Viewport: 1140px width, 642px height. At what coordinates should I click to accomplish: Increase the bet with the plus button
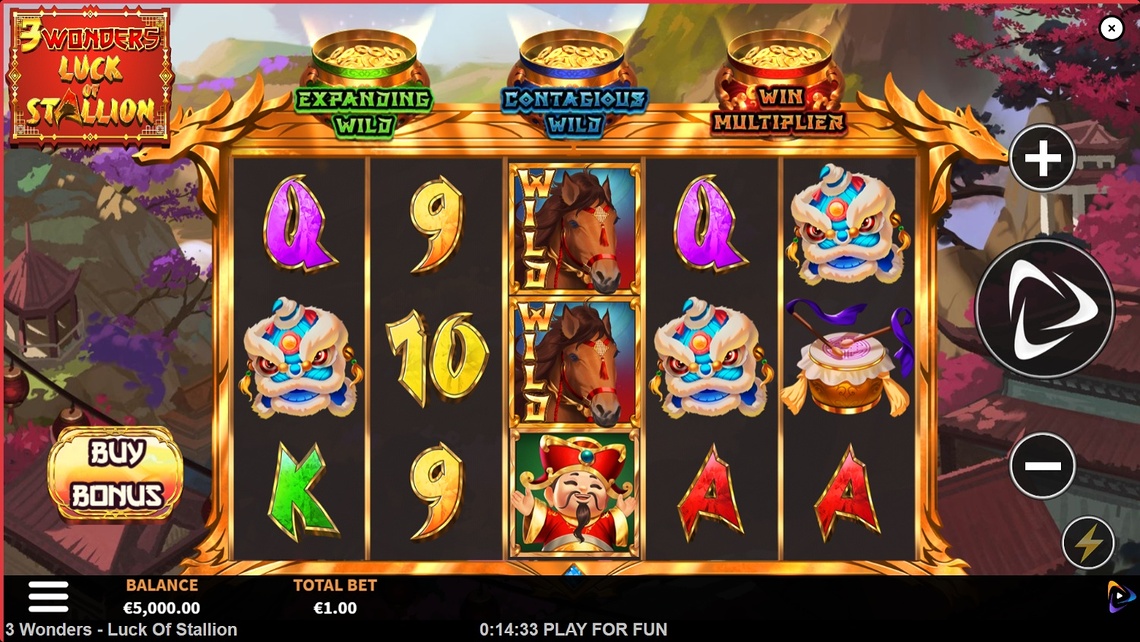(1042, 158)
